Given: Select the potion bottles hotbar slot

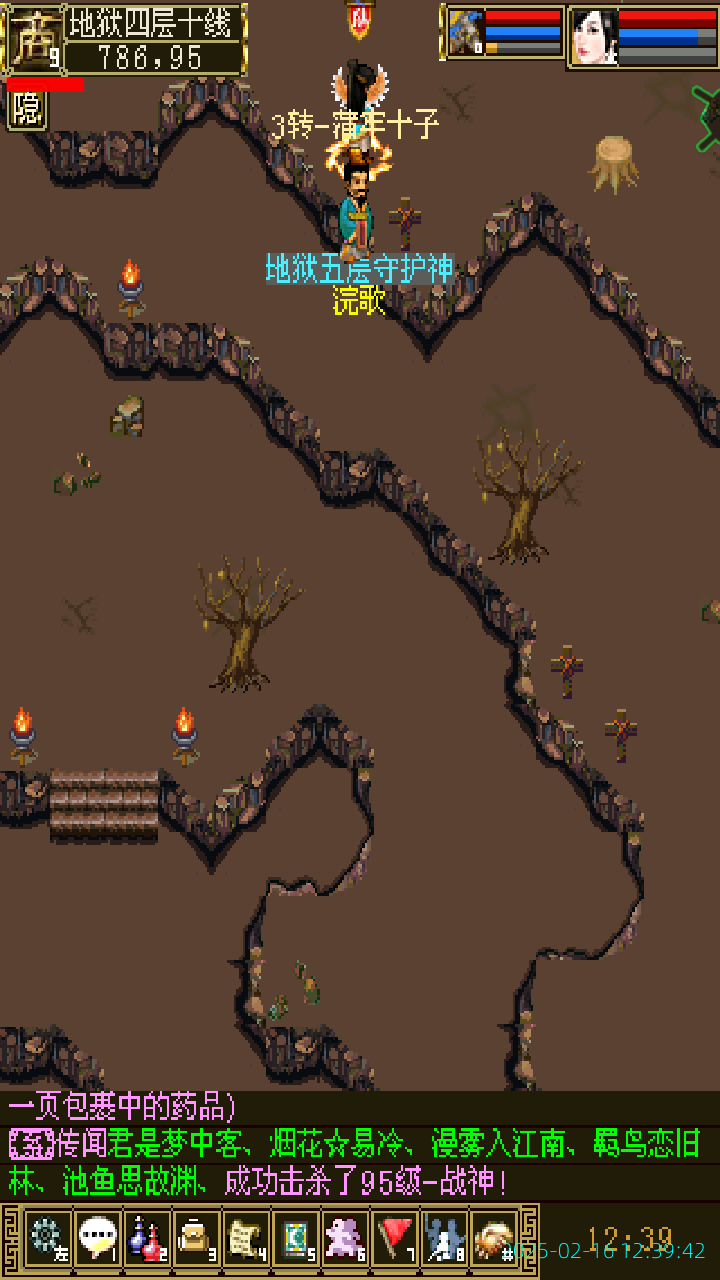Looking at the screenshot, I should [x=147, y=1238].
